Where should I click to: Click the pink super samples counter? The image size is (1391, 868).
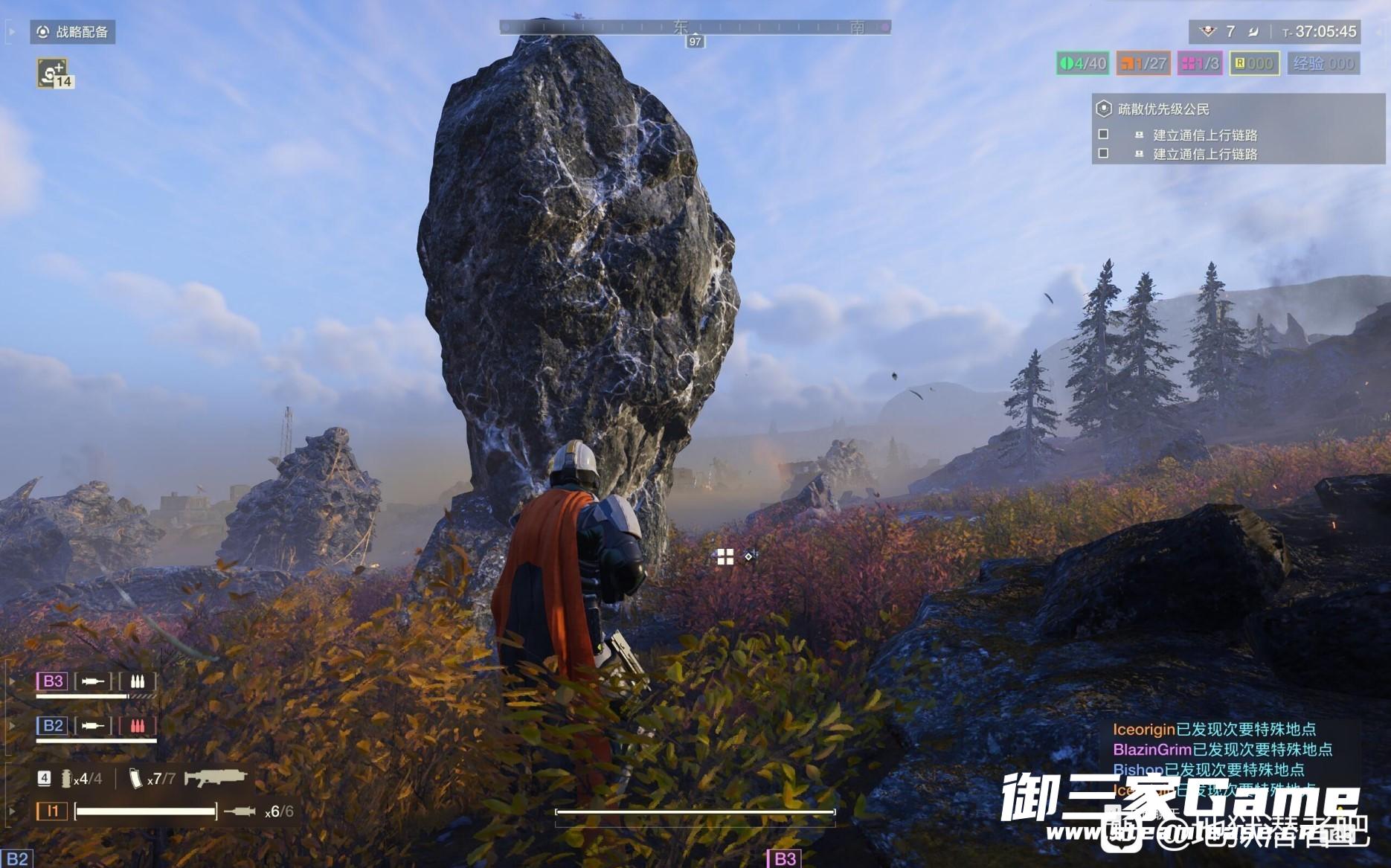click(1200, 63)
